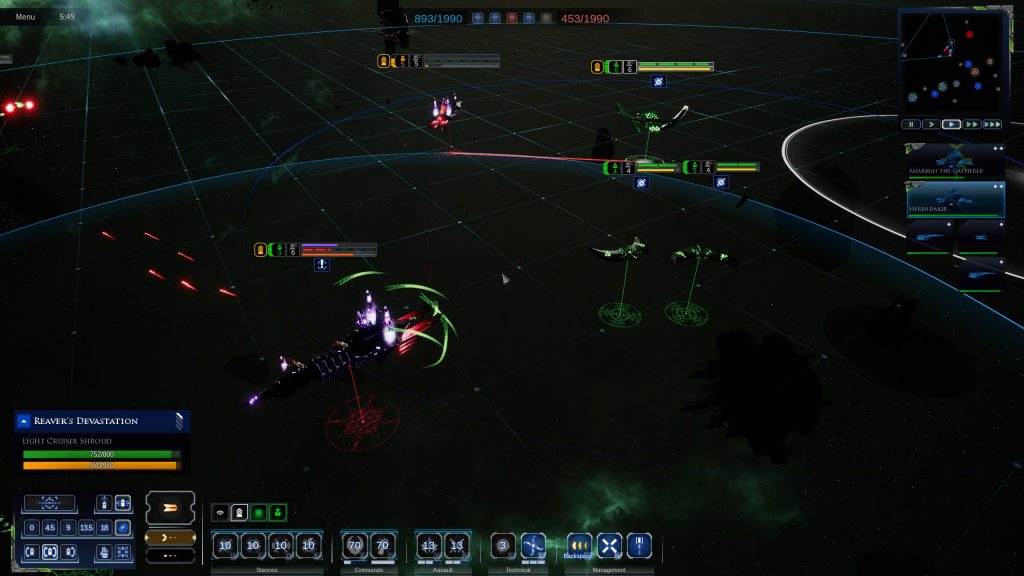Select the Herihdakir ship card
Viewport: 1024px width, 576px height.
955,199
